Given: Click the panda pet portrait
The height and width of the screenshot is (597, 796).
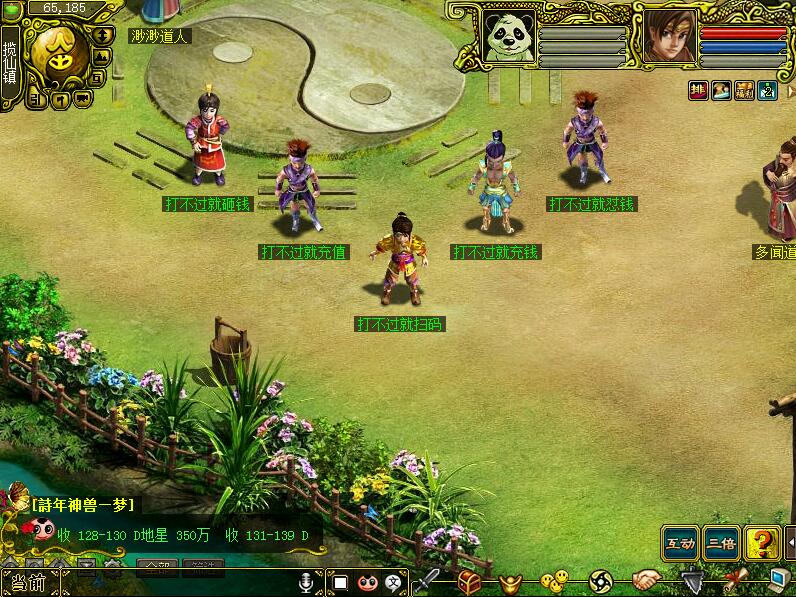Looking at the screenshot, I should coord(510,36).
